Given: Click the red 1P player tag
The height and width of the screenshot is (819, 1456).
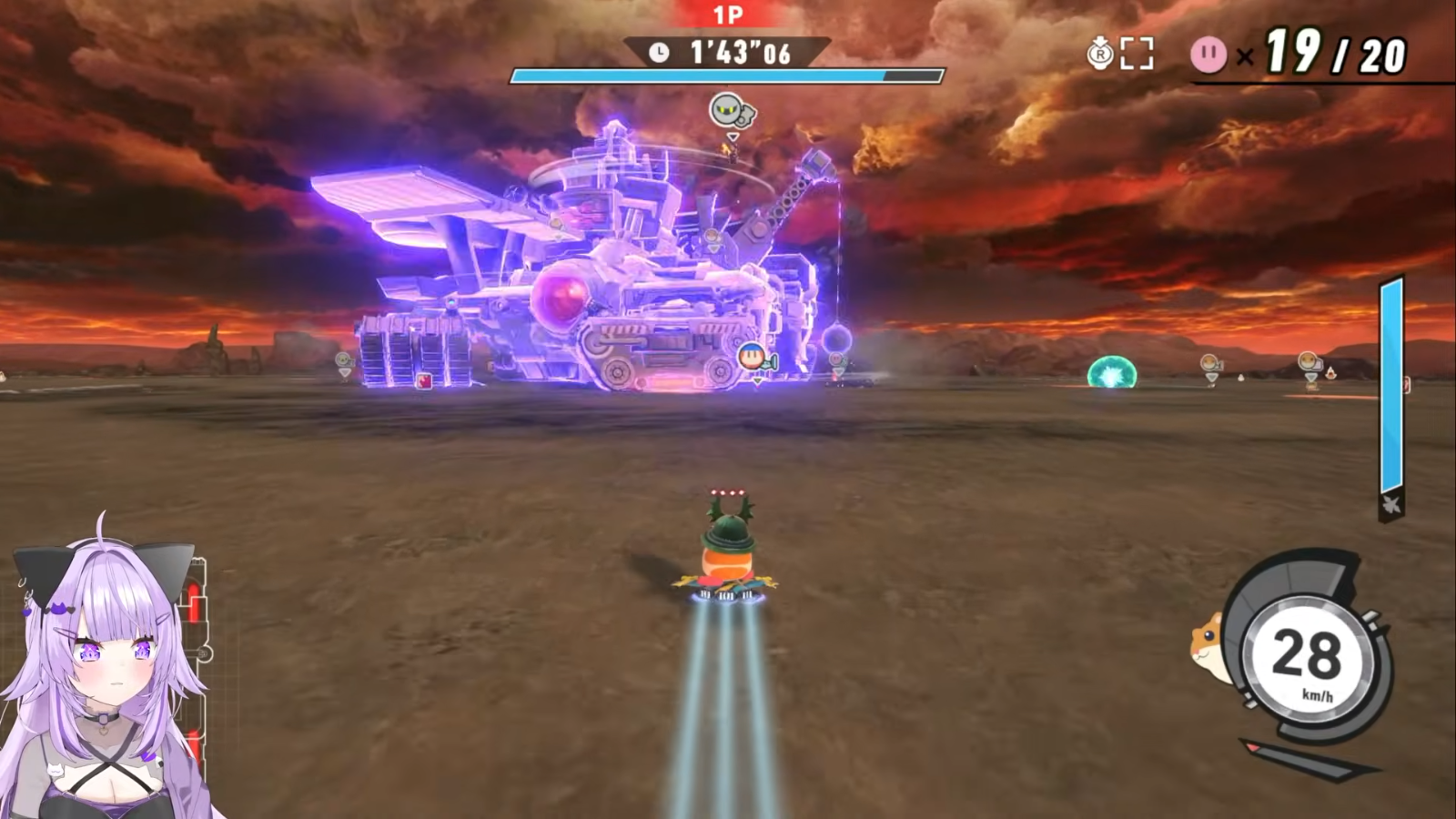Looking at the screenshot, I should pos(727,15).
